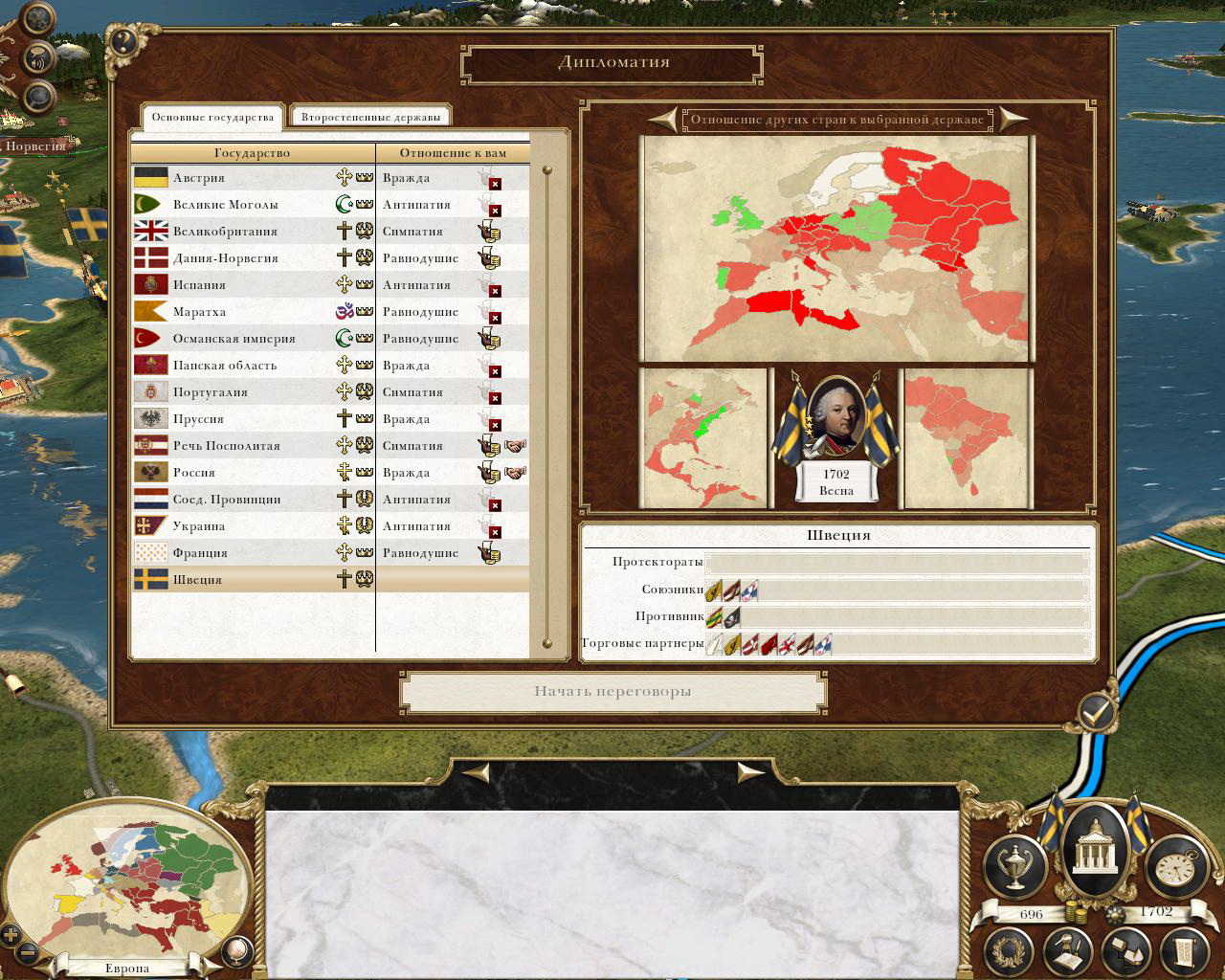The width and height of the screenshot is (1225, 980).
Task: Open the help question mark button
Action: coord(122,41)
